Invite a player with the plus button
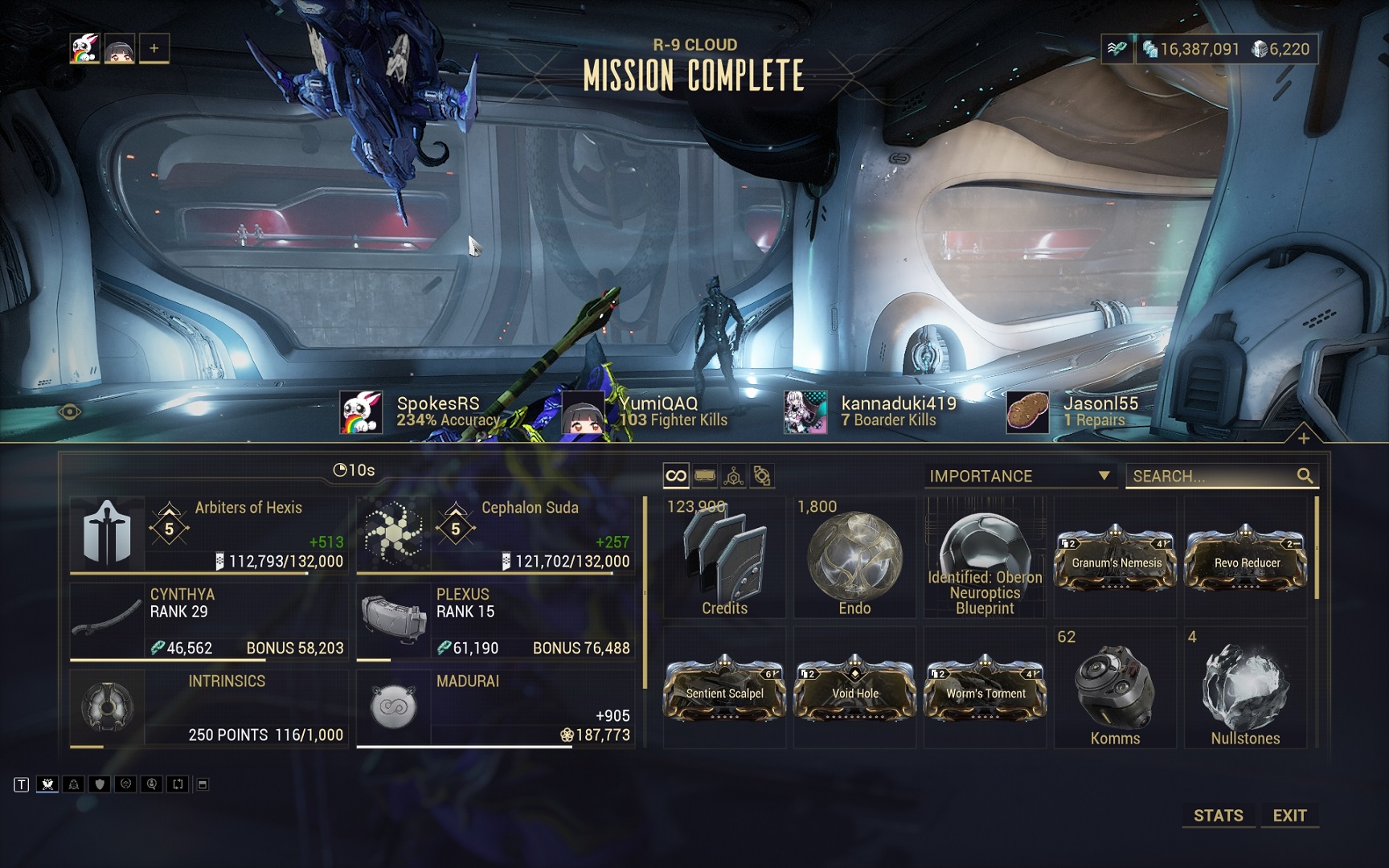 coord(154,48)
